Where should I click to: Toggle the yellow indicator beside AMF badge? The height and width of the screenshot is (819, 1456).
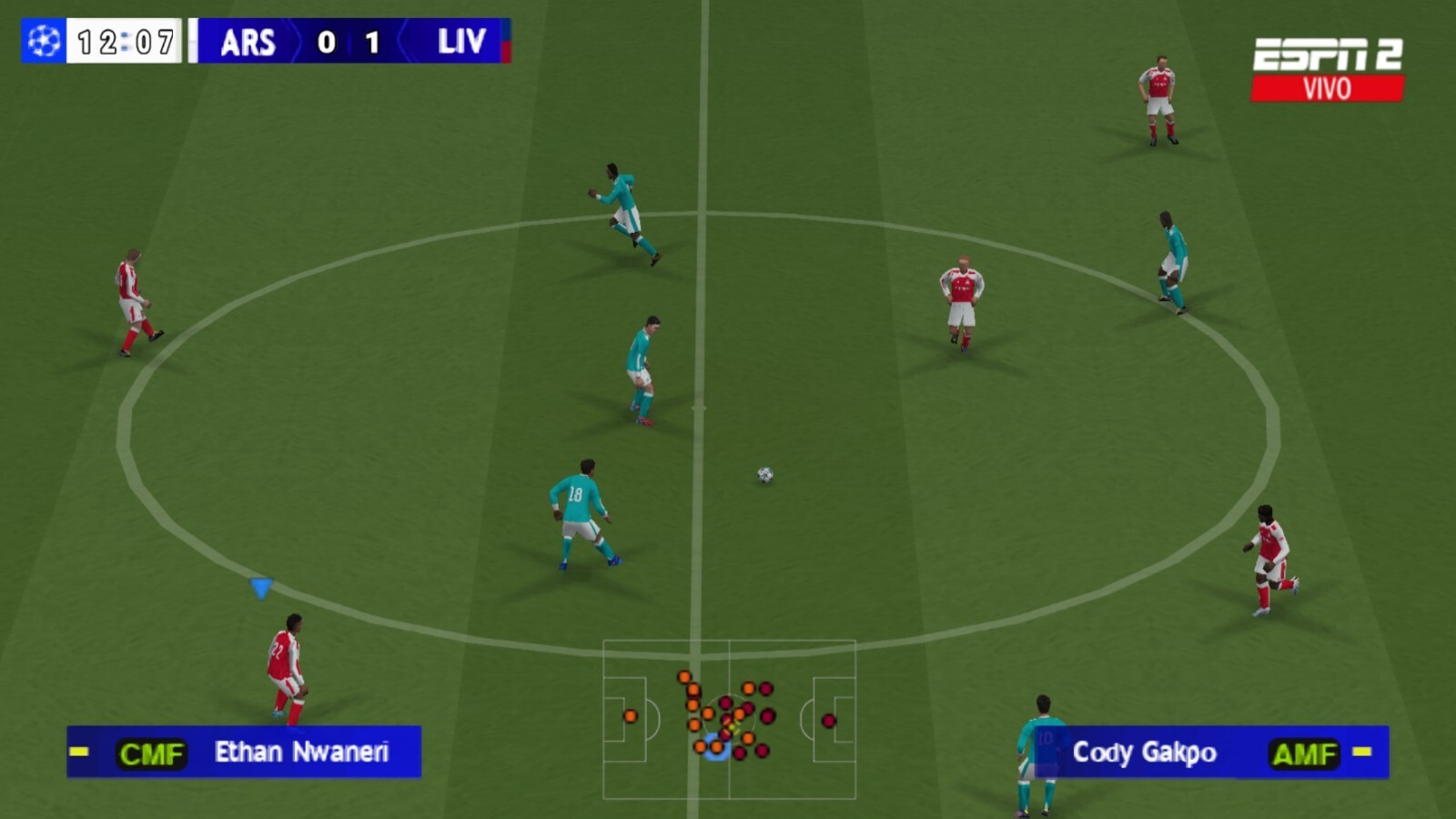(1360, 753)
